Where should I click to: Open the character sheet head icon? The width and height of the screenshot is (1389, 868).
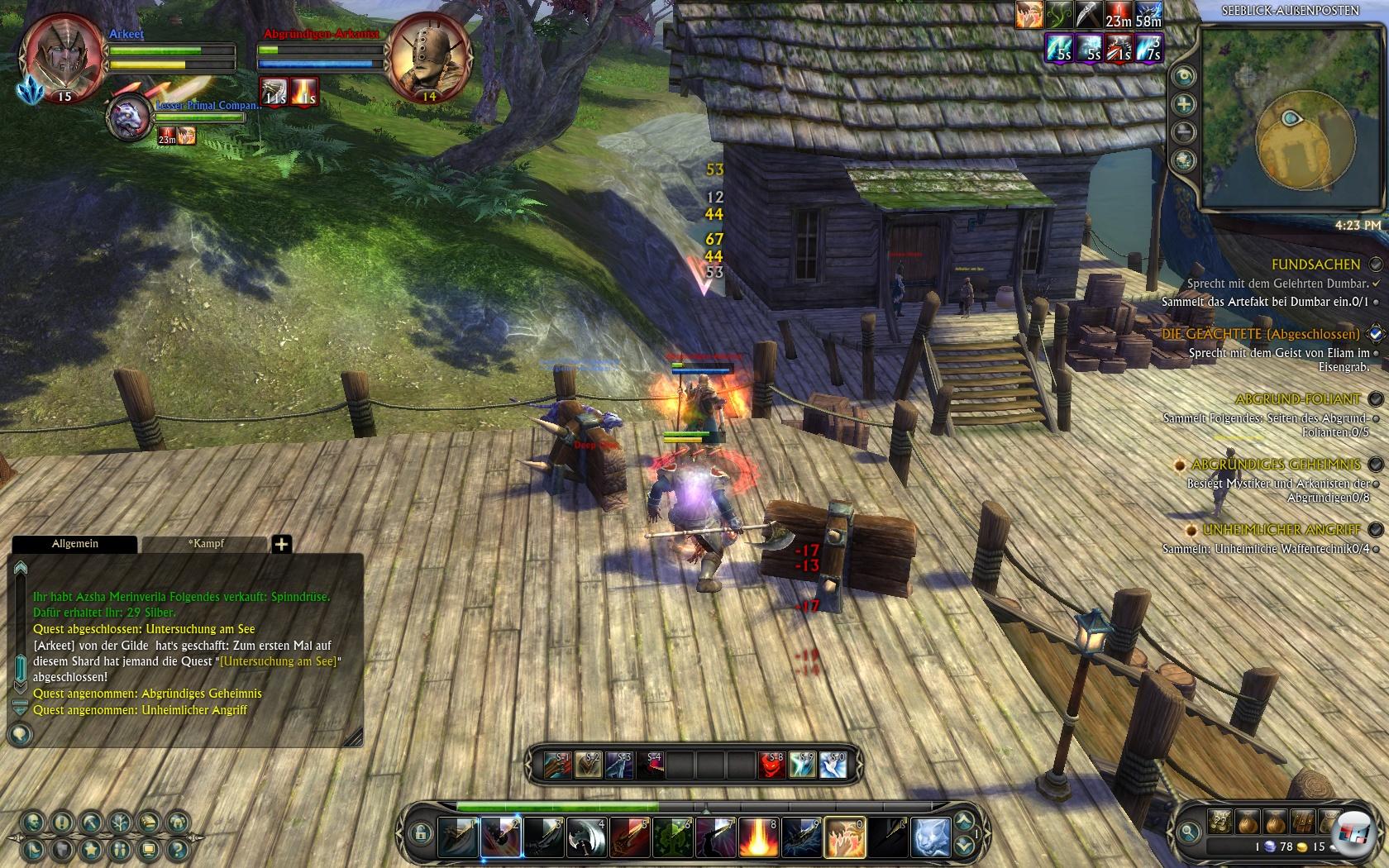coord(34,822)
